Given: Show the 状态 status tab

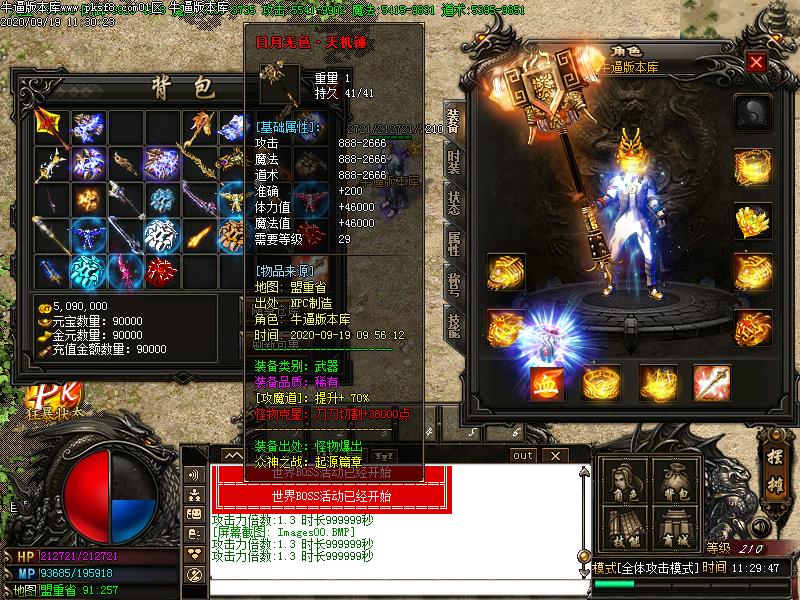Looking at the screenshot, I should 453,201.
